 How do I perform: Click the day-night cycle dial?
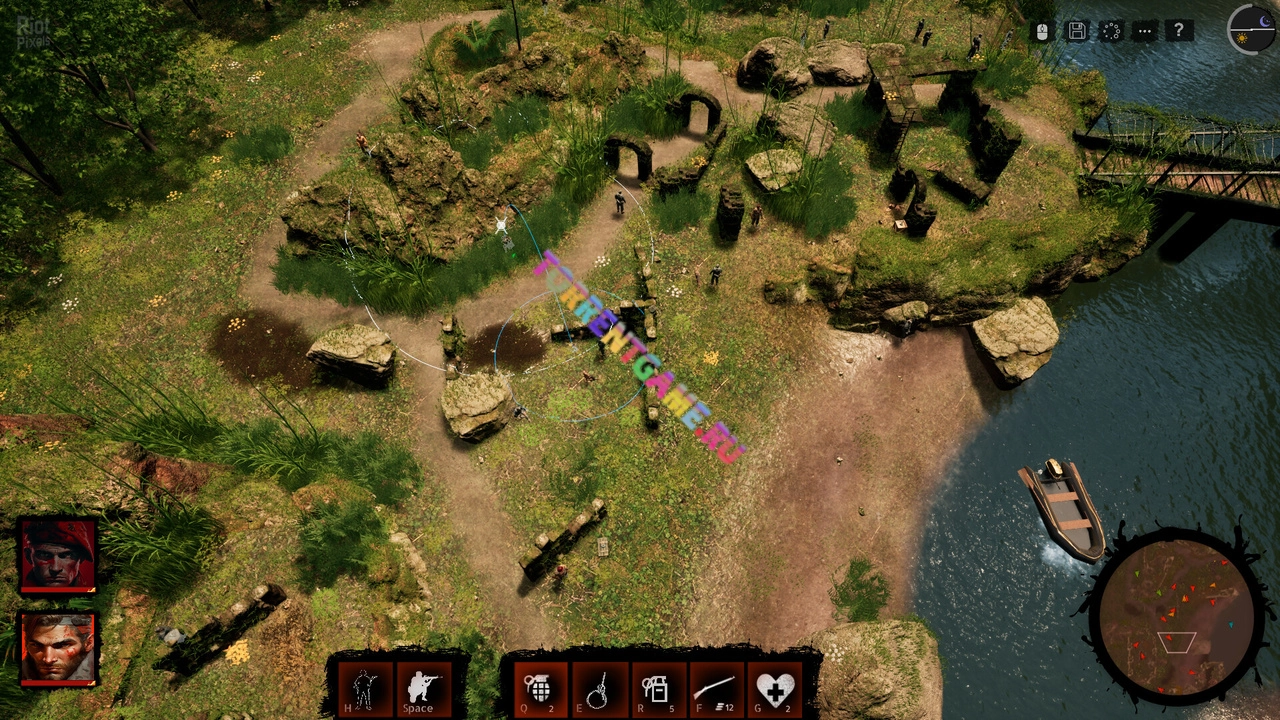[x=1250, y=28]
